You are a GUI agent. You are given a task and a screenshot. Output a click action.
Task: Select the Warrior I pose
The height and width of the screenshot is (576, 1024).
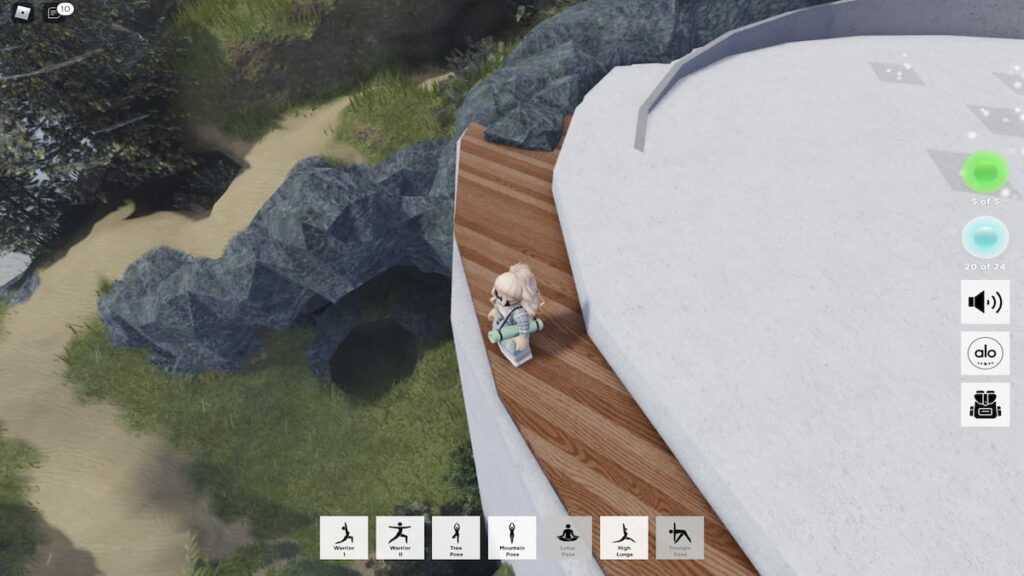click(x=344, y=537)
